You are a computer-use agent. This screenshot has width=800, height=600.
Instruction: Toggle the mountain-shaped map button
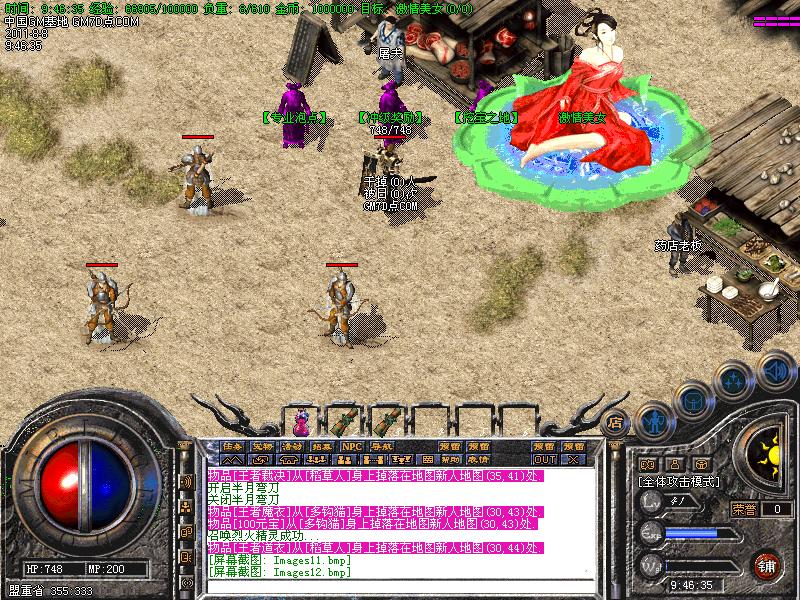233,460
